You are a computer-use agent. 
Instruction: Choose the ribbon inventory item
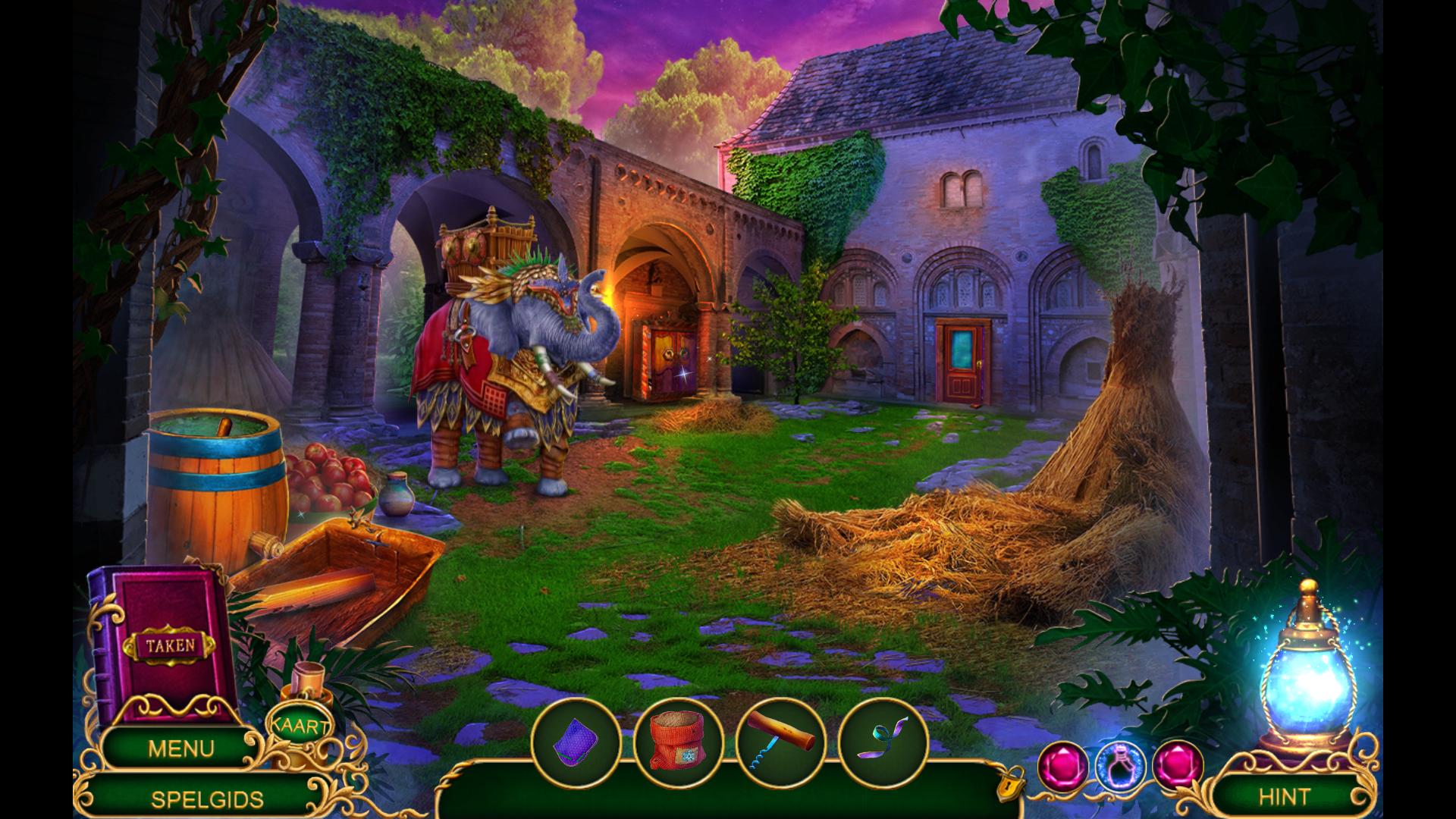click(x=883, y=743)
